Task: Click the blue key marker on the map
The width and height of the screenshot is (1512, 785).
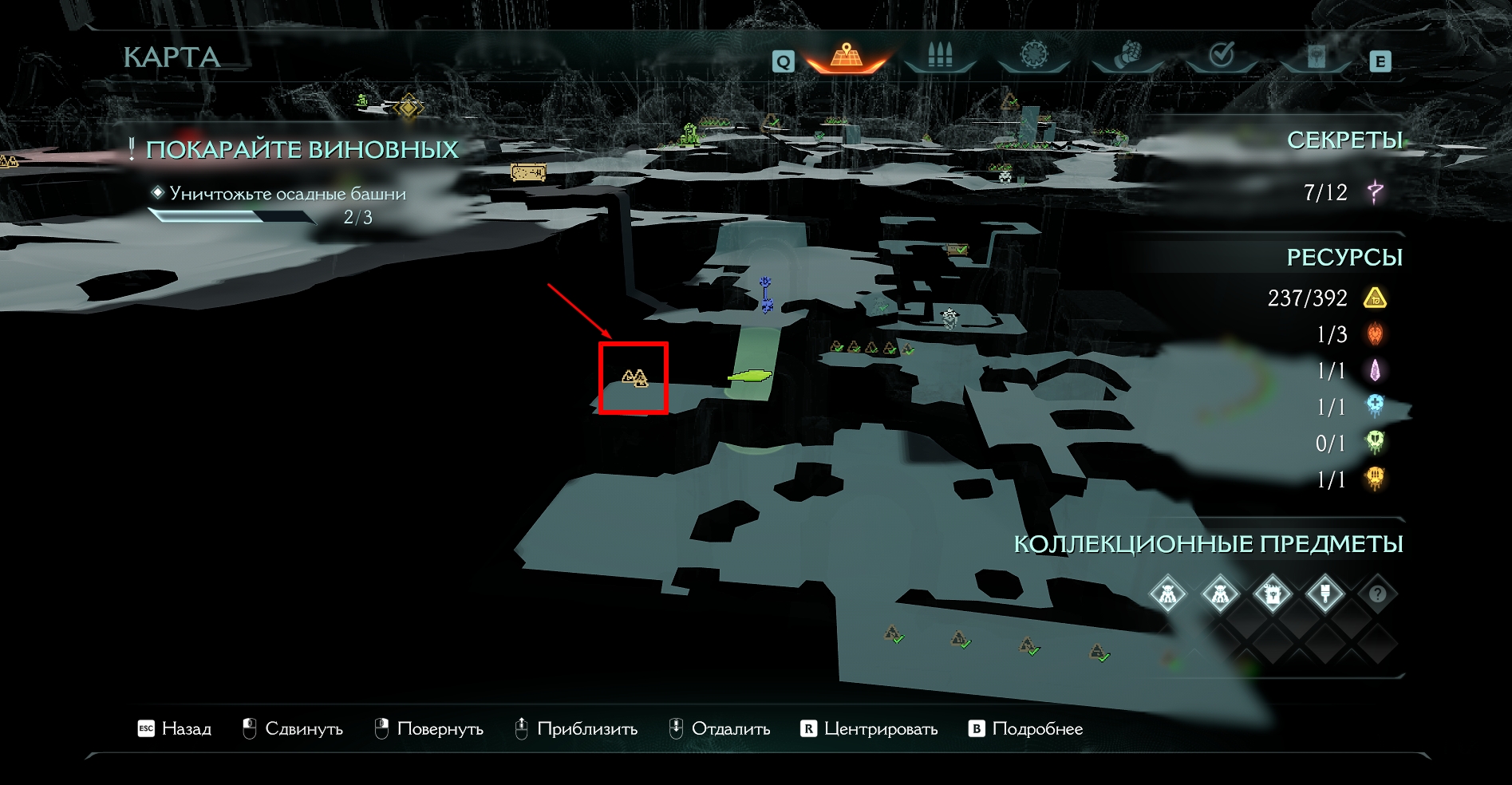Action: tap(766, 294)
